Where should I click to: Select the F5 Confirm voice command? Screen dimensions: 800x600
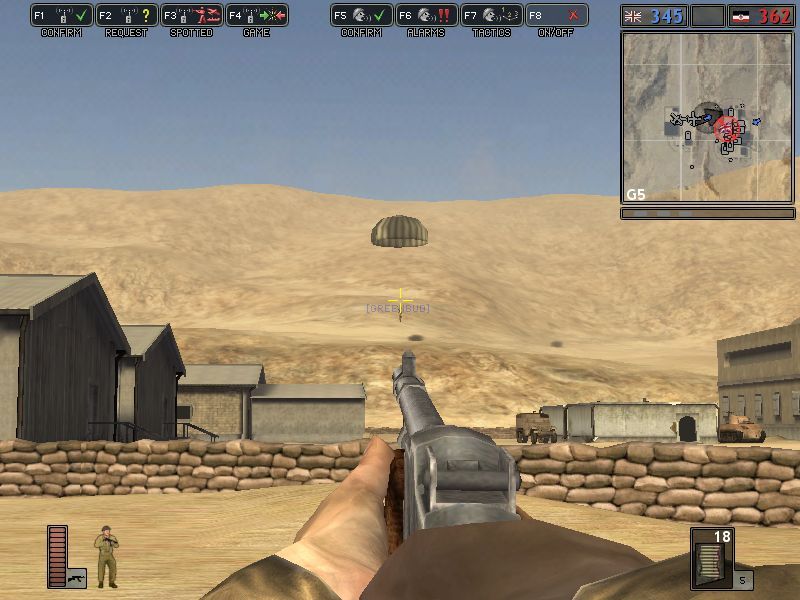pyautogui.click(x=362, y=16)
